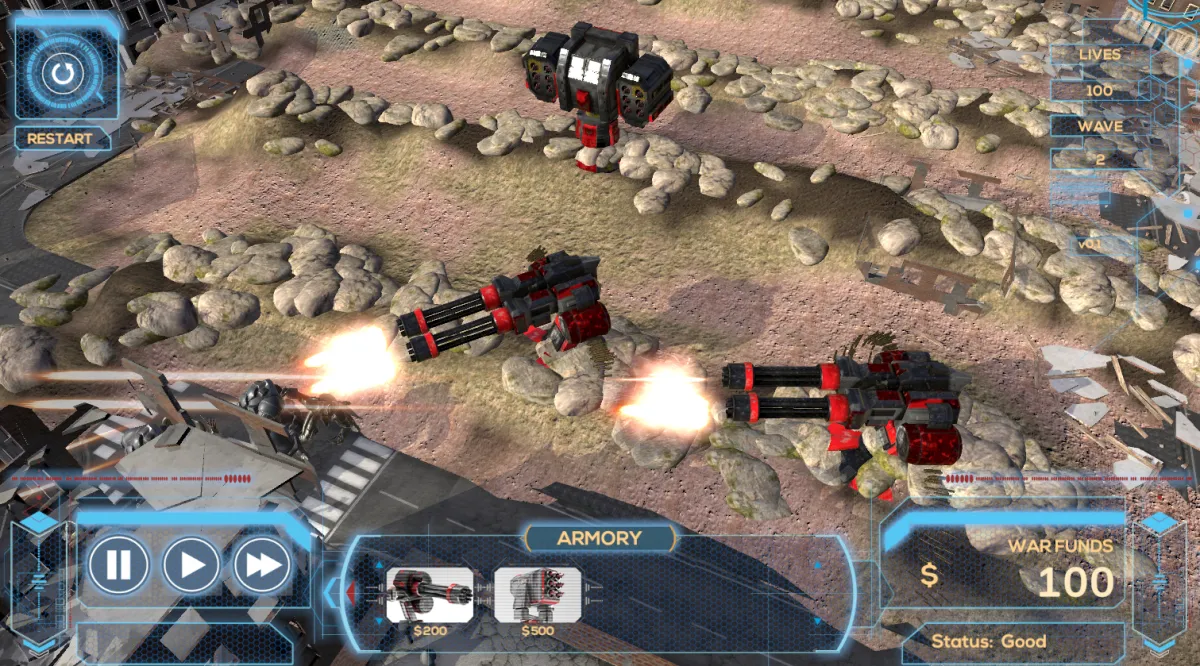Resume play at normal speed
Image resolution: width=1200 pixels, height=666 pixels.
coord(191,566)
